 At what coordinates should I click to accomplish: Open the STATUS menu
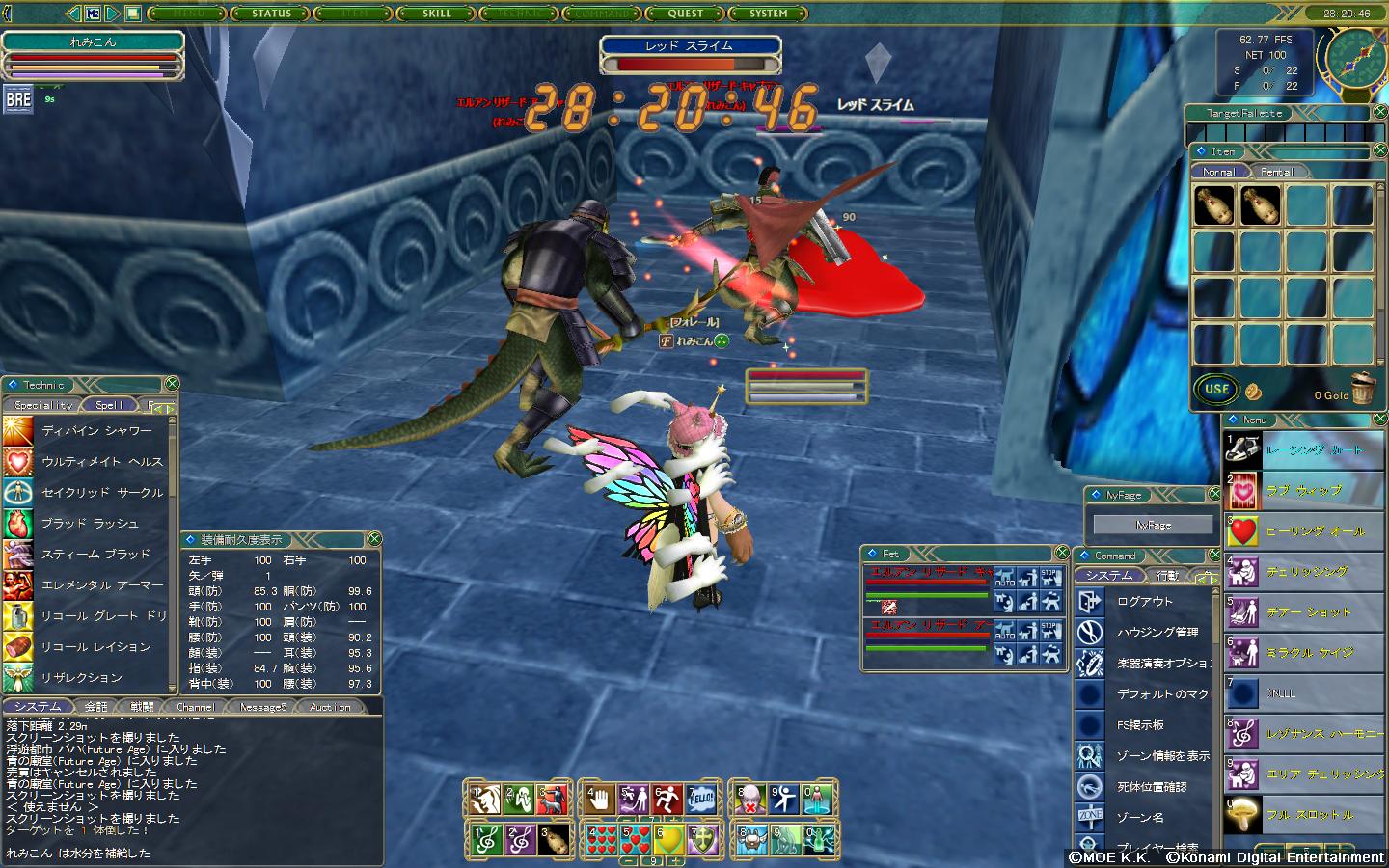pyautogui.click(x=271, y=14)
